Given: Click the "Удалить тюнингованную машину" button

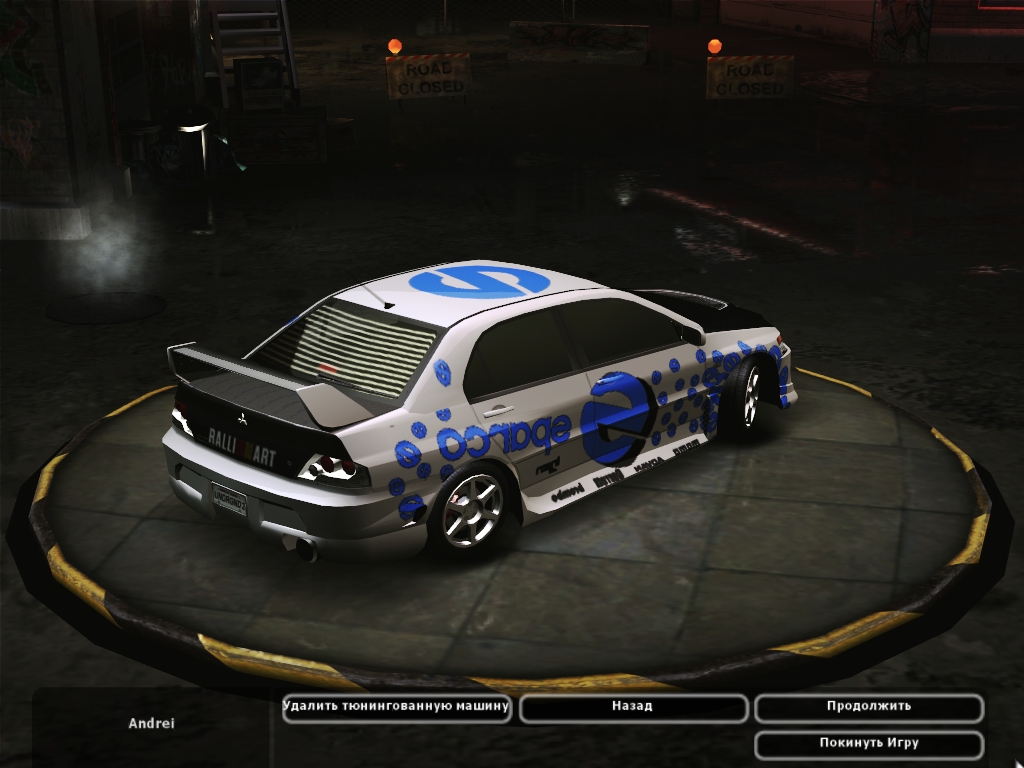Looking at the screenshot, I should [397, 707].
